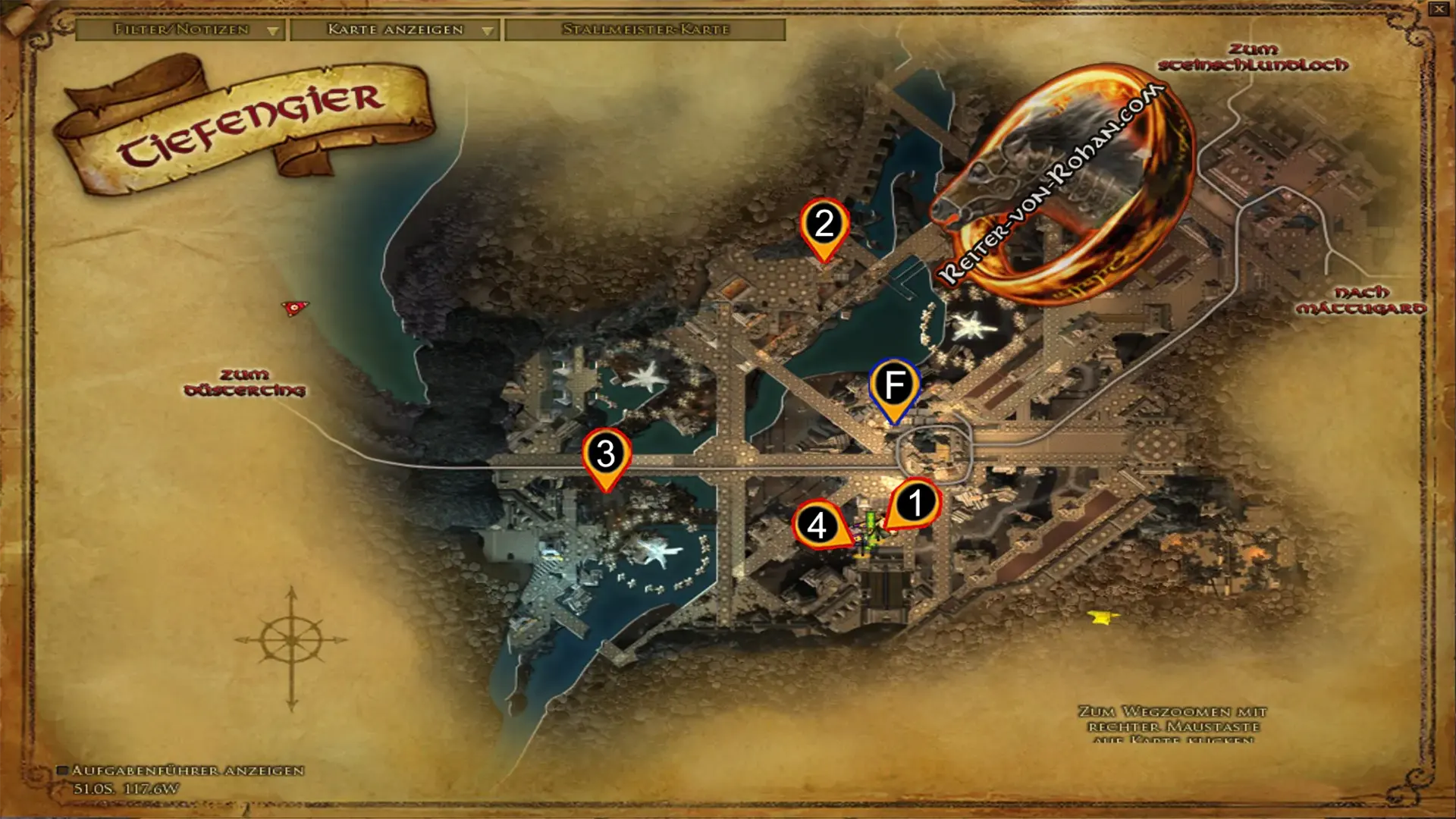Expand the Filter/Notizen dropdown arrow

click(274, 31)
